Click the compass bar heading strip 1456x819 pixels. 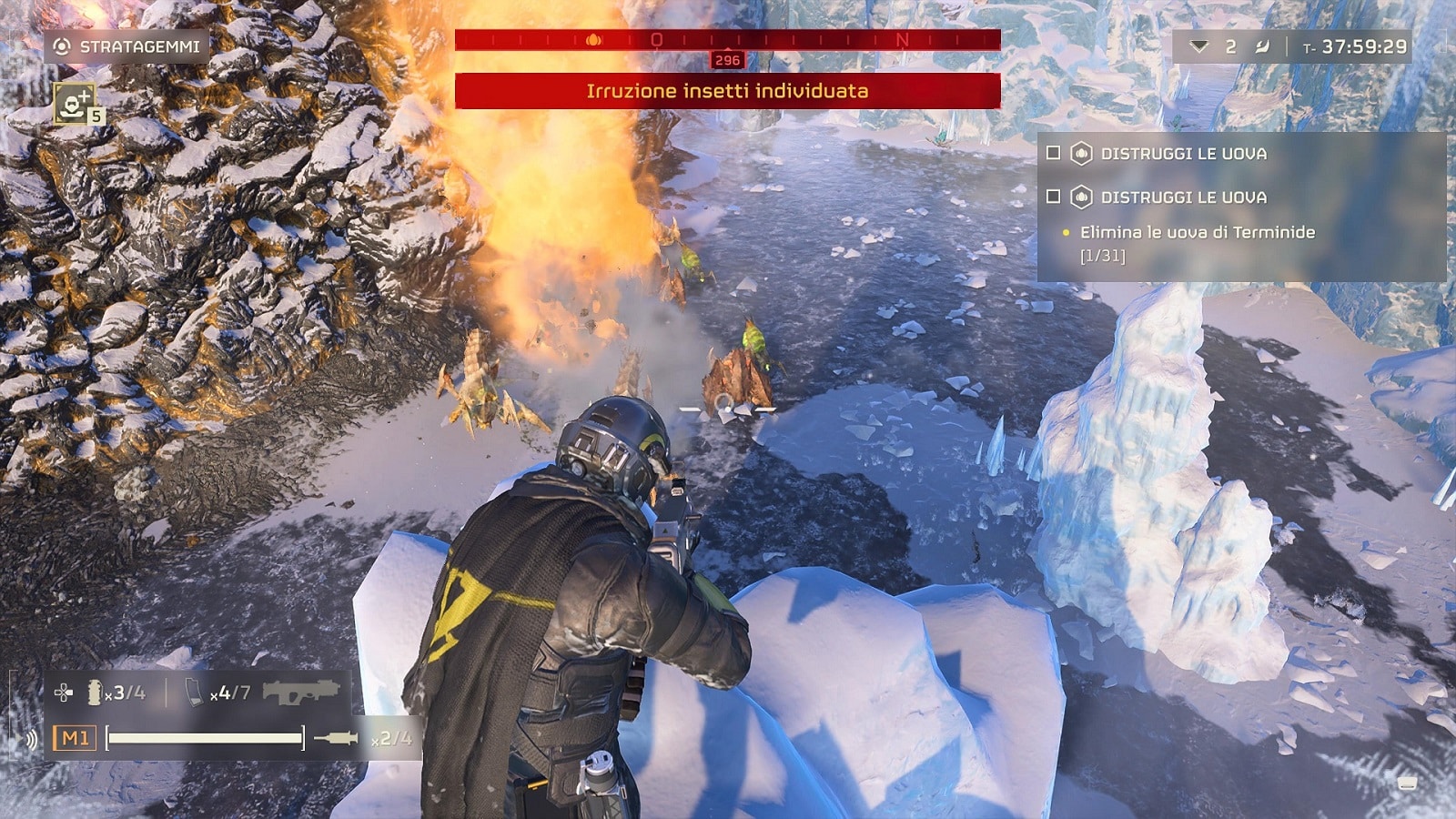pyautogui.click(x=727, y=39)
